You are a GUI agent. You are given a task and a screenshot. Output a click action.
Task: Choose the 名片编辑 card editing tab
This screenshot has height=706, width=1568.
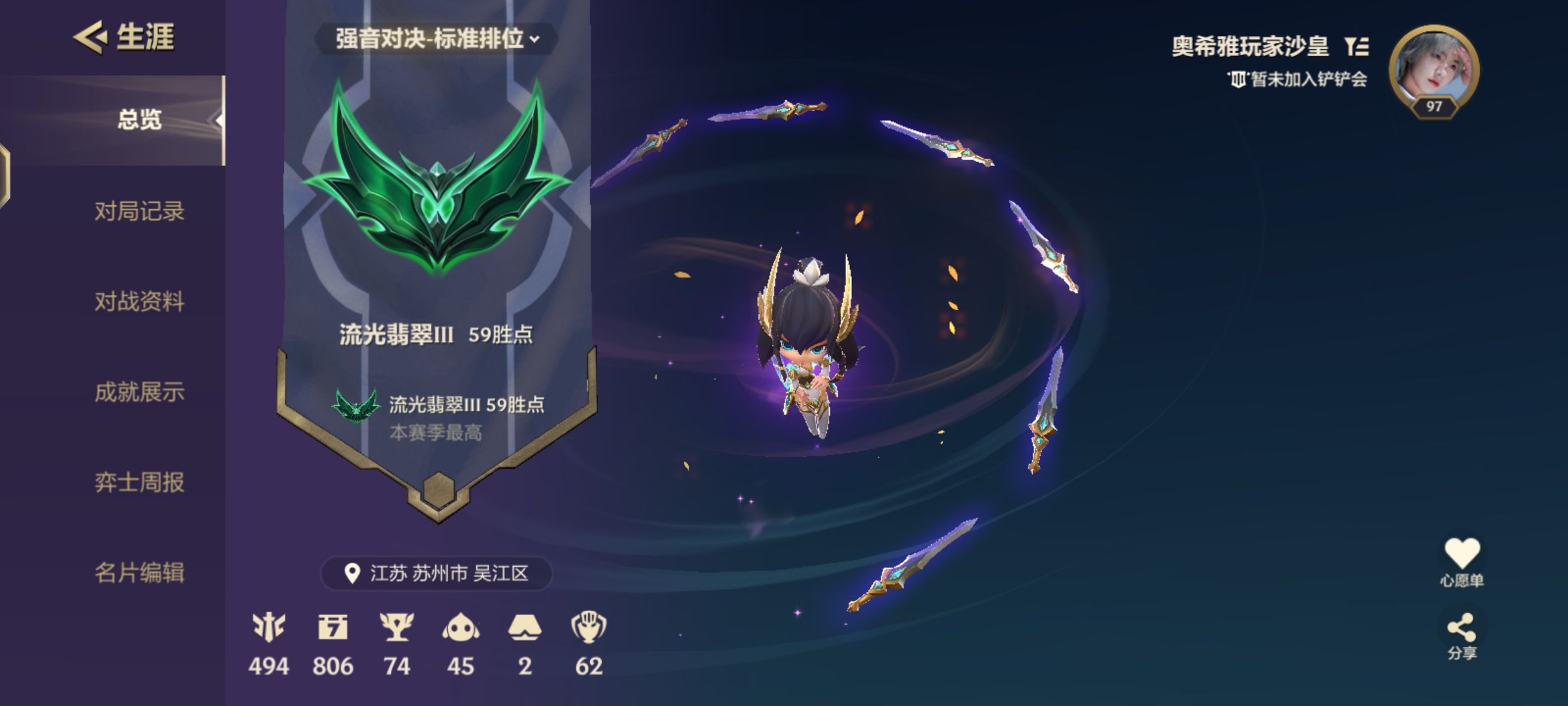[x=139, y=573]
